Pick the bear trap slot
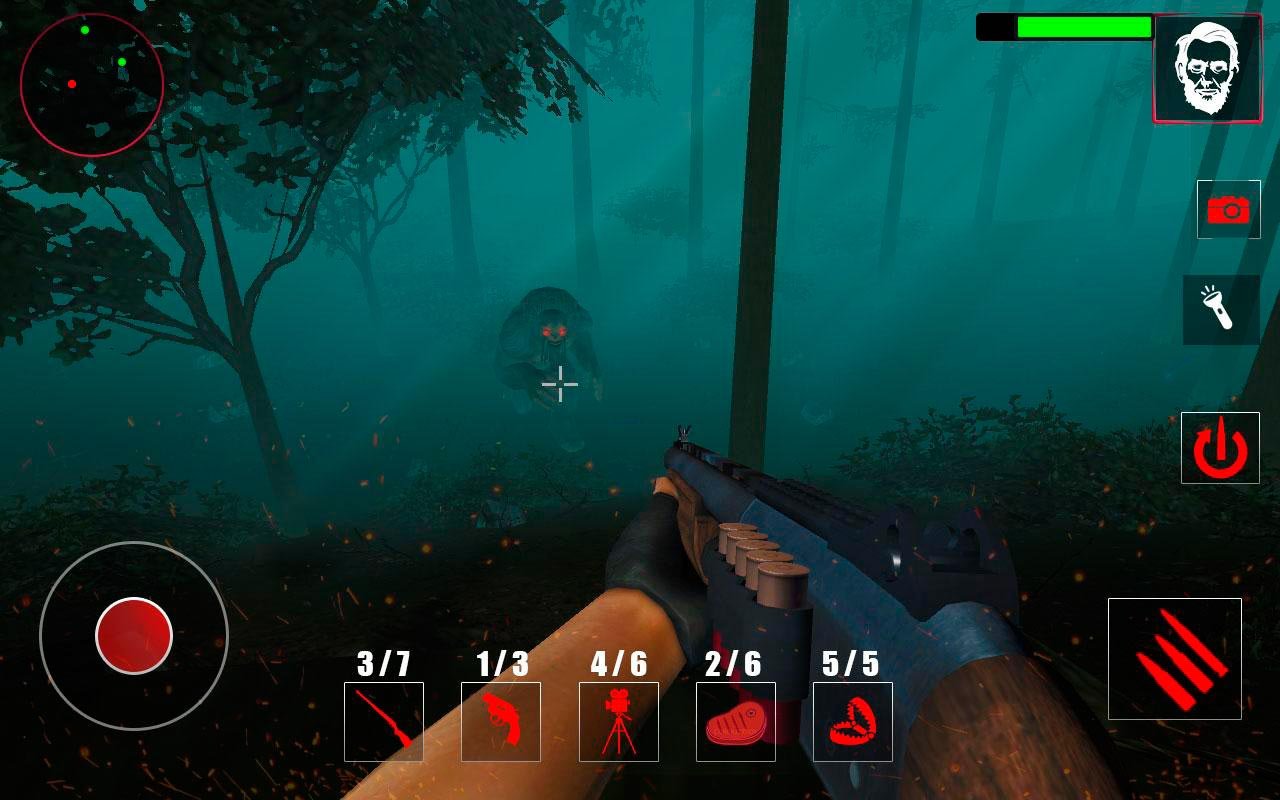This screenshot has width=1280, height=800. pyautogui.click(x=853, y=722)
